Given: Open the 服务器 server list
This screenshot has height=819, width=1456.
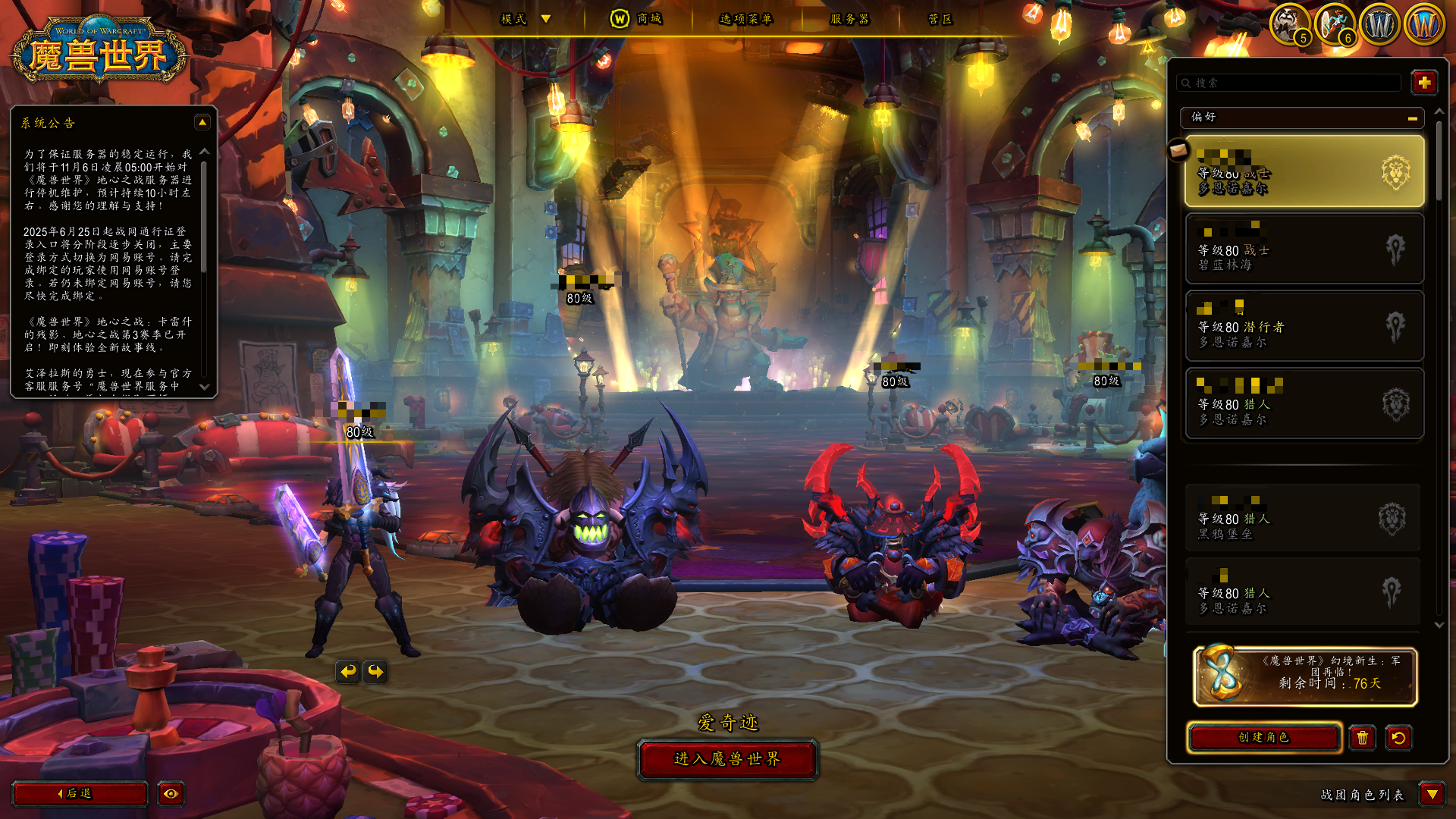Looking at the screenshot, I should tap(849, 19).
